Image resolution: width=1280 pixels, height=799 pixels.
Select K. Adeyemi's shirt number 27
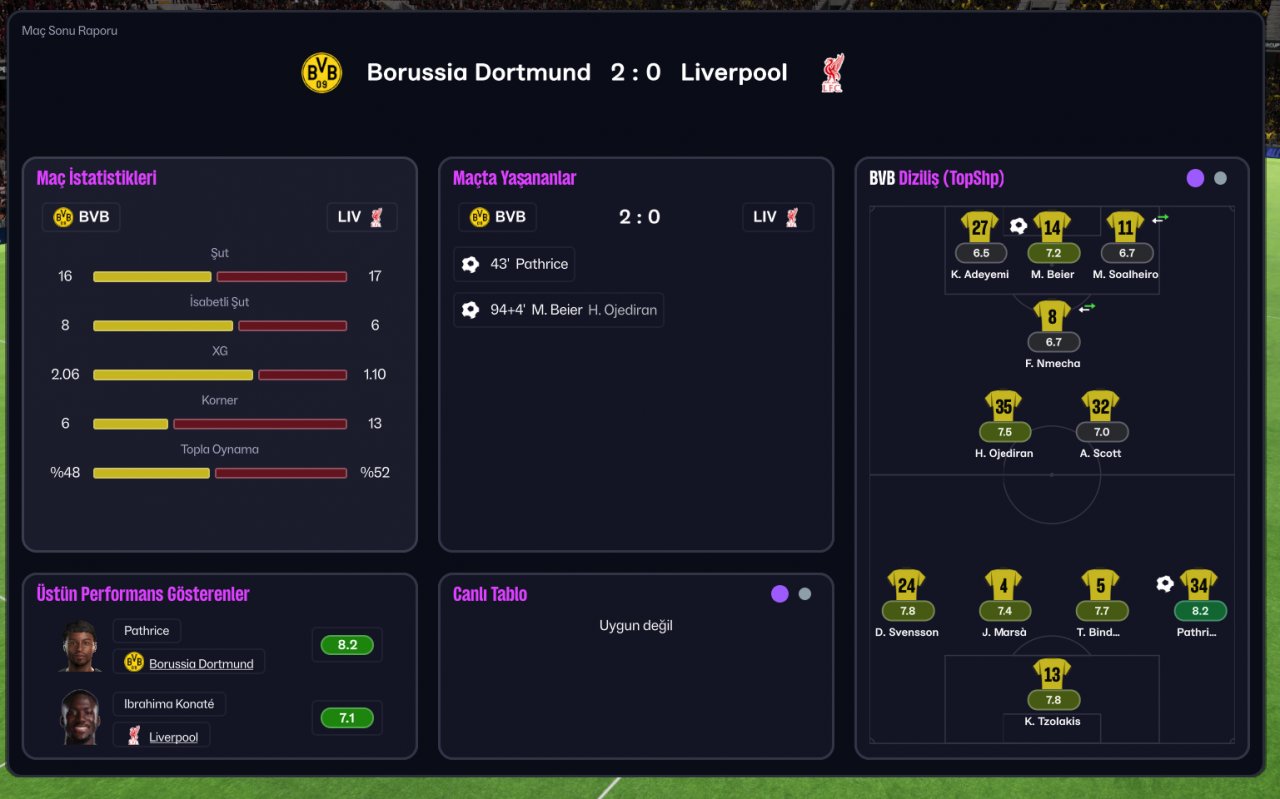pos(980,227)
